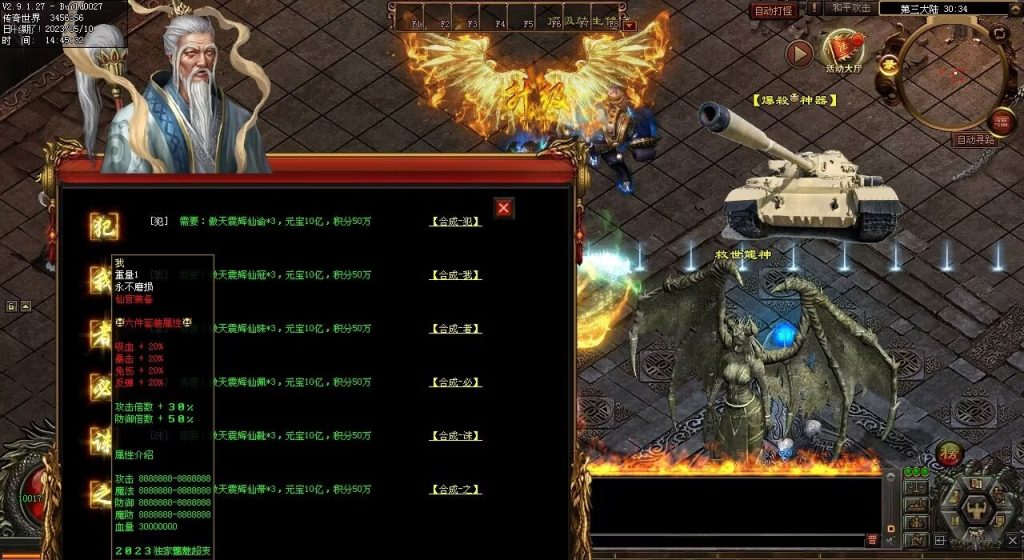The image size is (1024, 560).
Task: Click the 合成-犯 synthesis link
Action: 456,221
